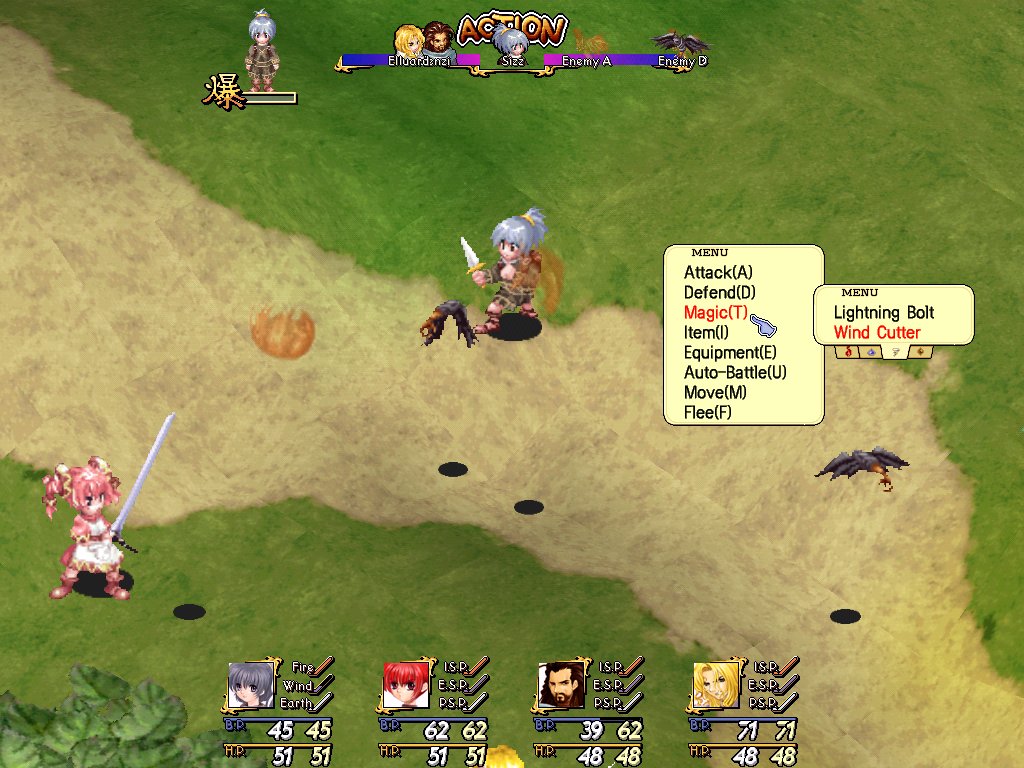Select the Defend command
Viewport: 1024px width, 768px height.
[x=719, y=292]
